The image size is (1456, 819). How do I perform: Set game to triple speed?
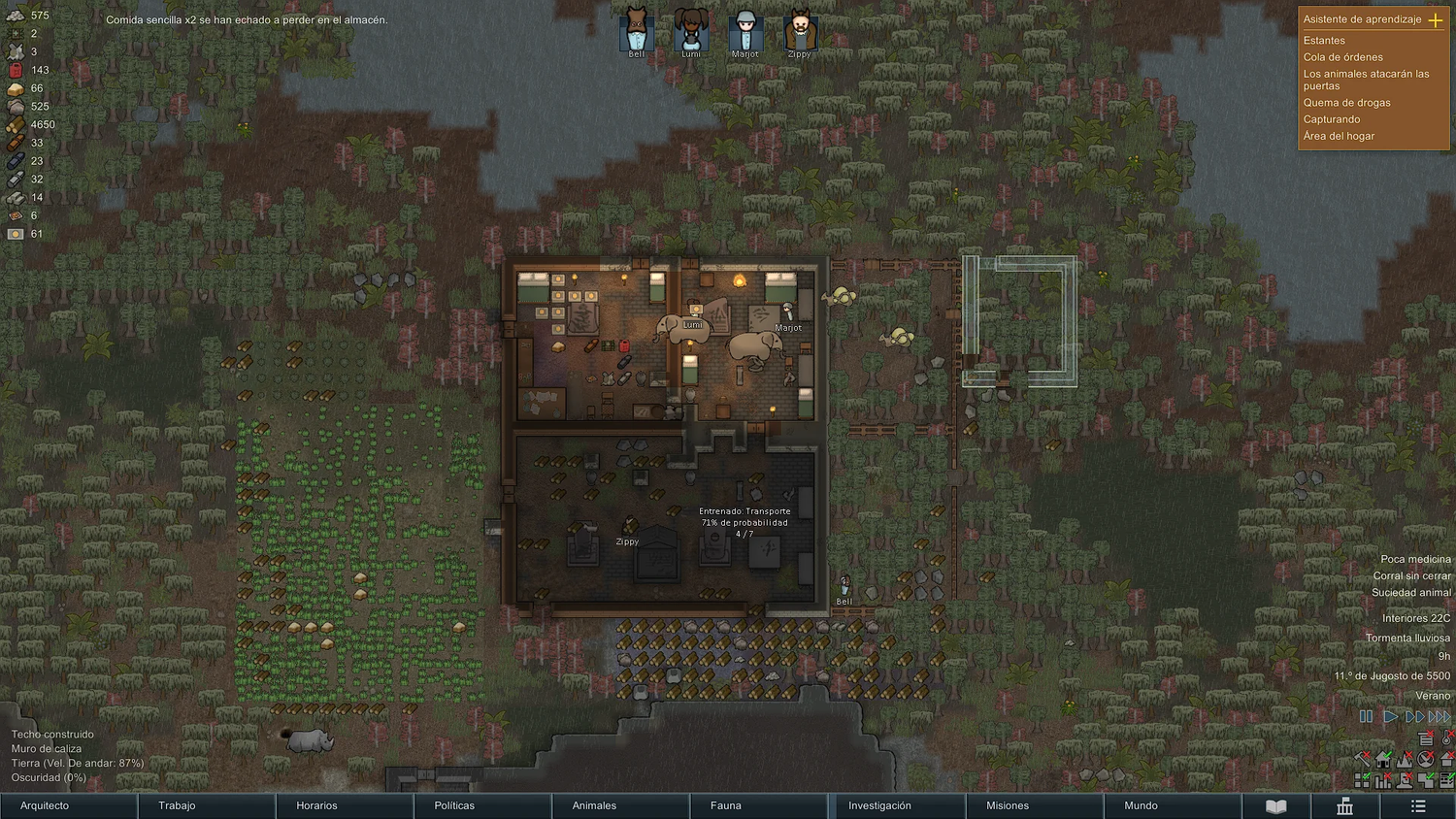pos(1440,717)
